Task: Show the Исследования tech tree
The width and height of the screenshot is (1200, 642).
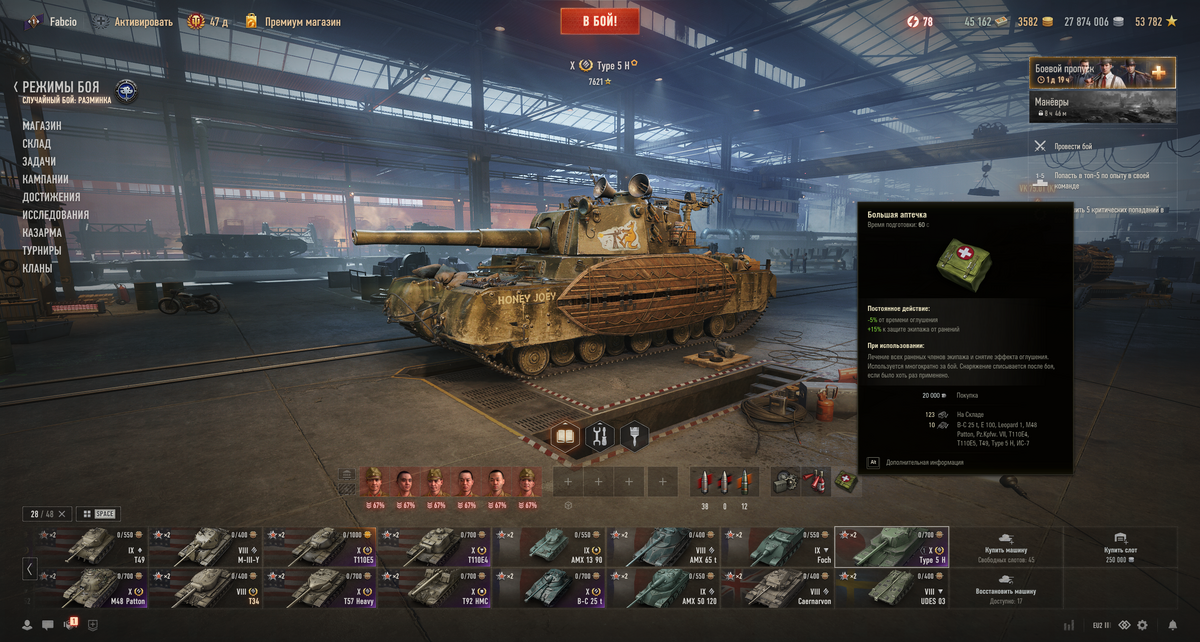Action: coord(56,215)
